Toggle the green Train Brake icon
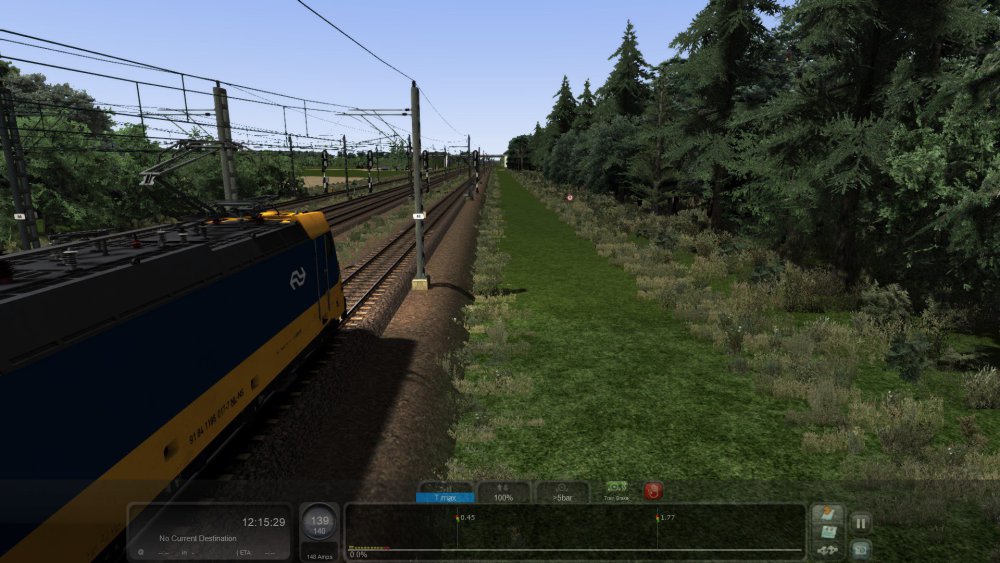1000x563 pixels. (616, 490)
